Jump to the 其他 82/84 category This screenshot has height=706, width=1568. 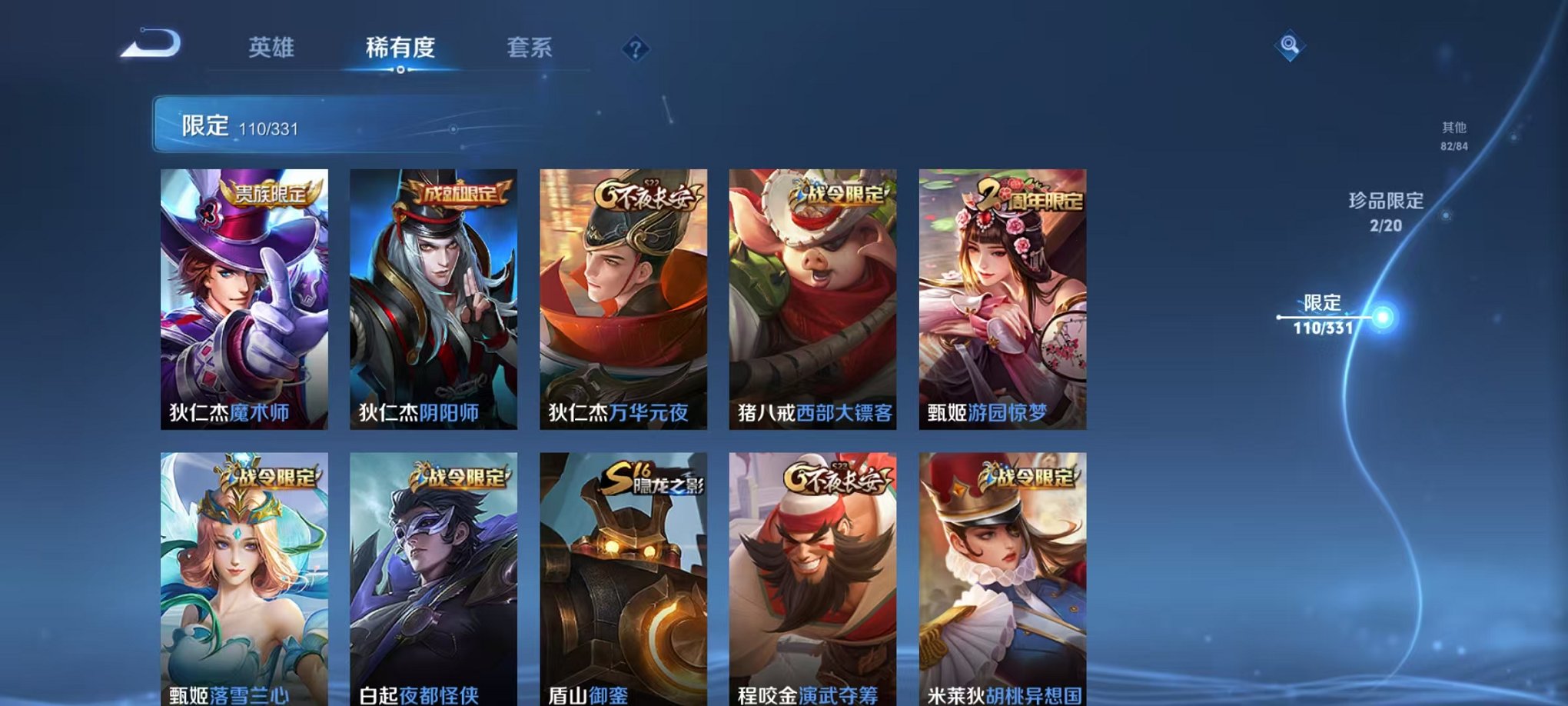point(1453,135)
